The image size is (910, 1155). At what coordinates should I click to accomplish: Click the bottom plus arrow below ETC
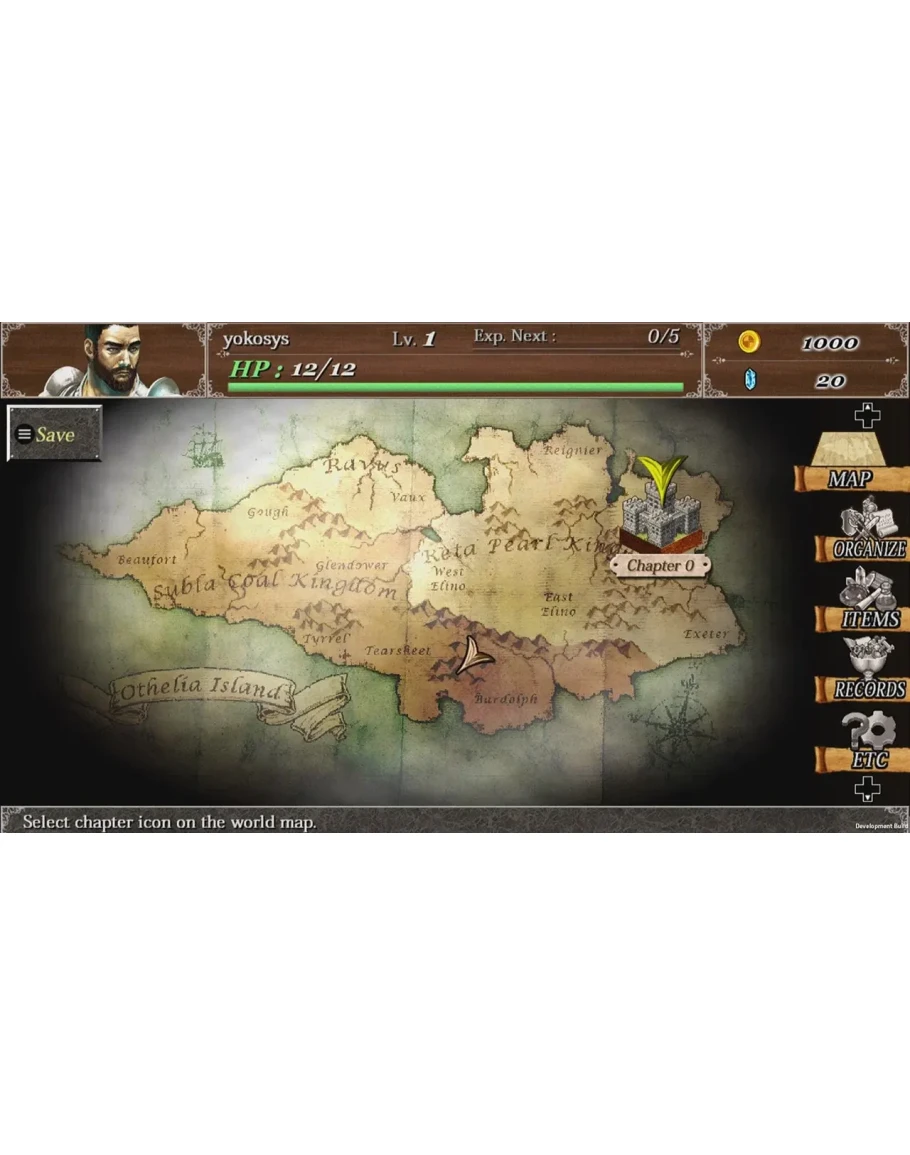tap(867, 790)
